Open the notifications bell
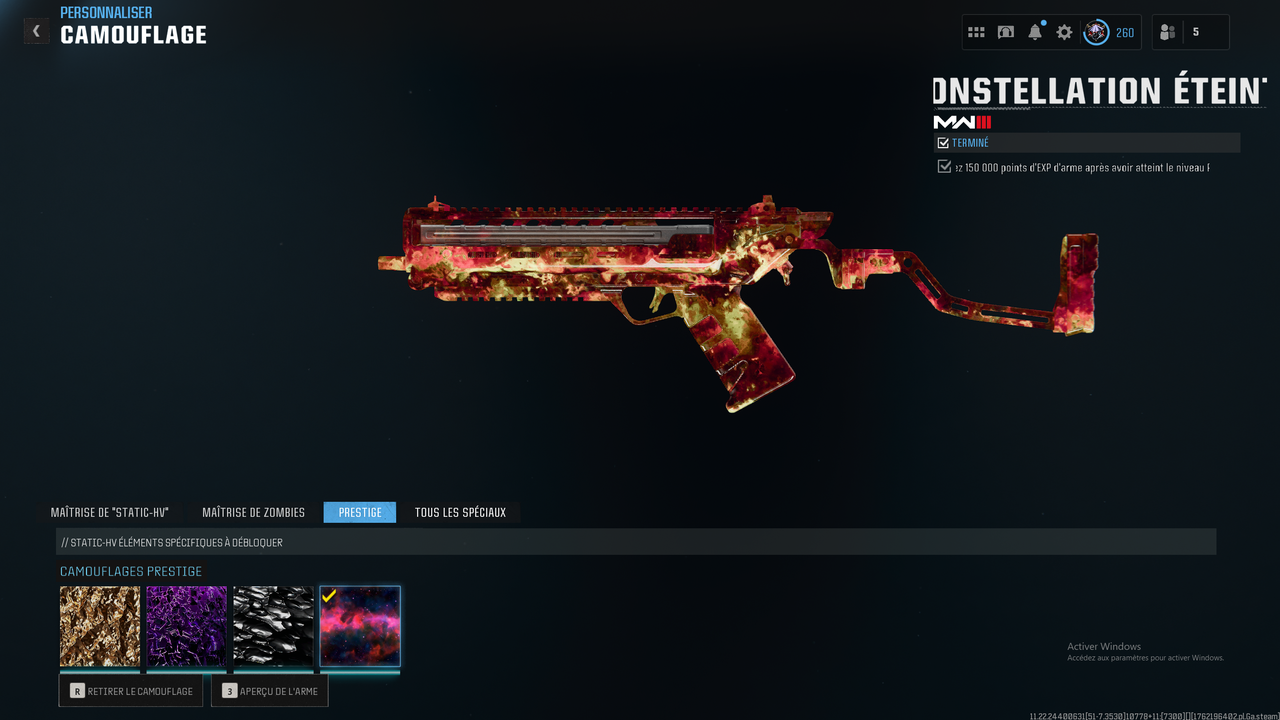1280x720 pixels. coord(1035,32)
